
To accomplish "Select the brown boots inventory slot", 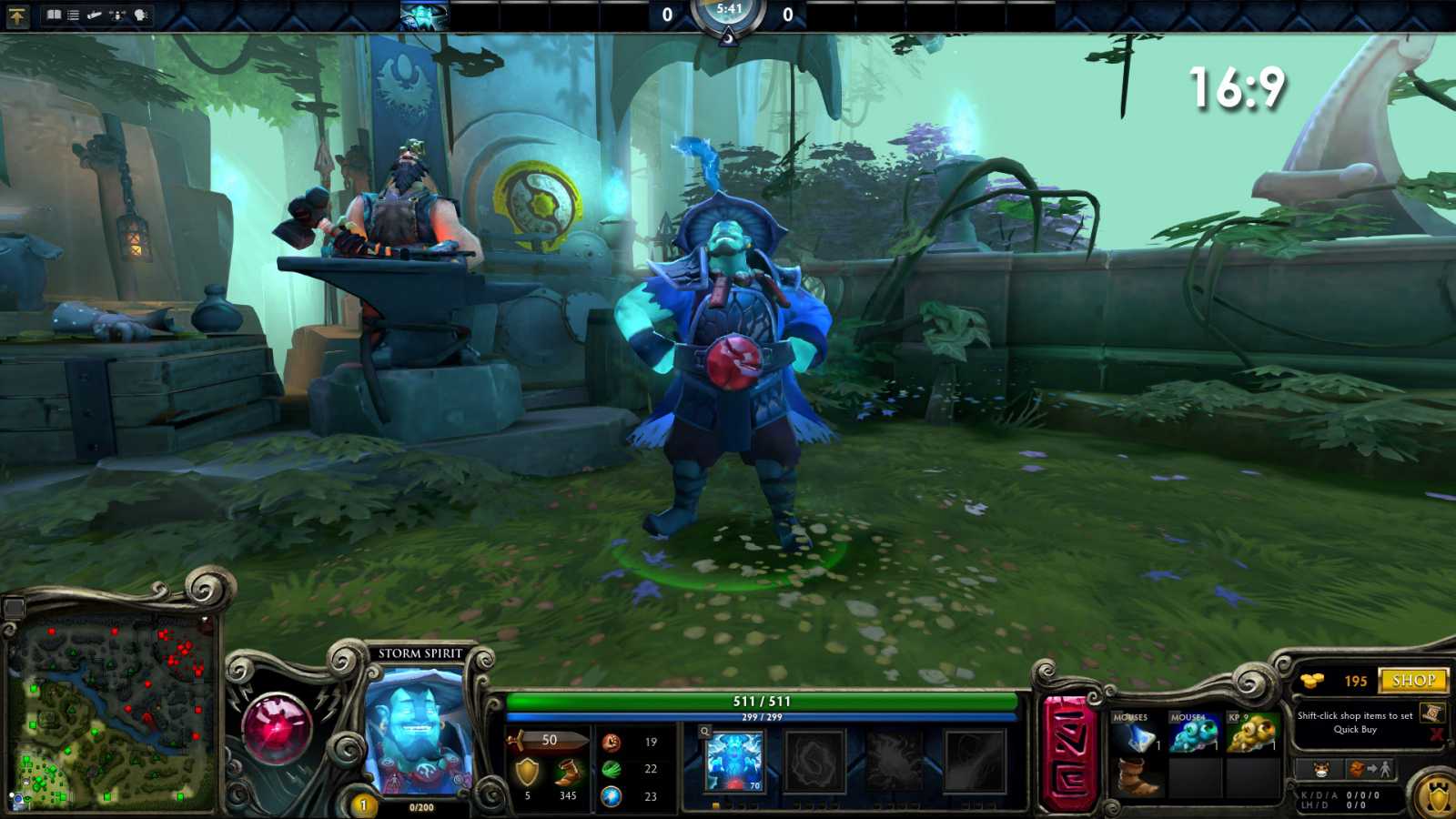I will click(x=1134, y=778).
